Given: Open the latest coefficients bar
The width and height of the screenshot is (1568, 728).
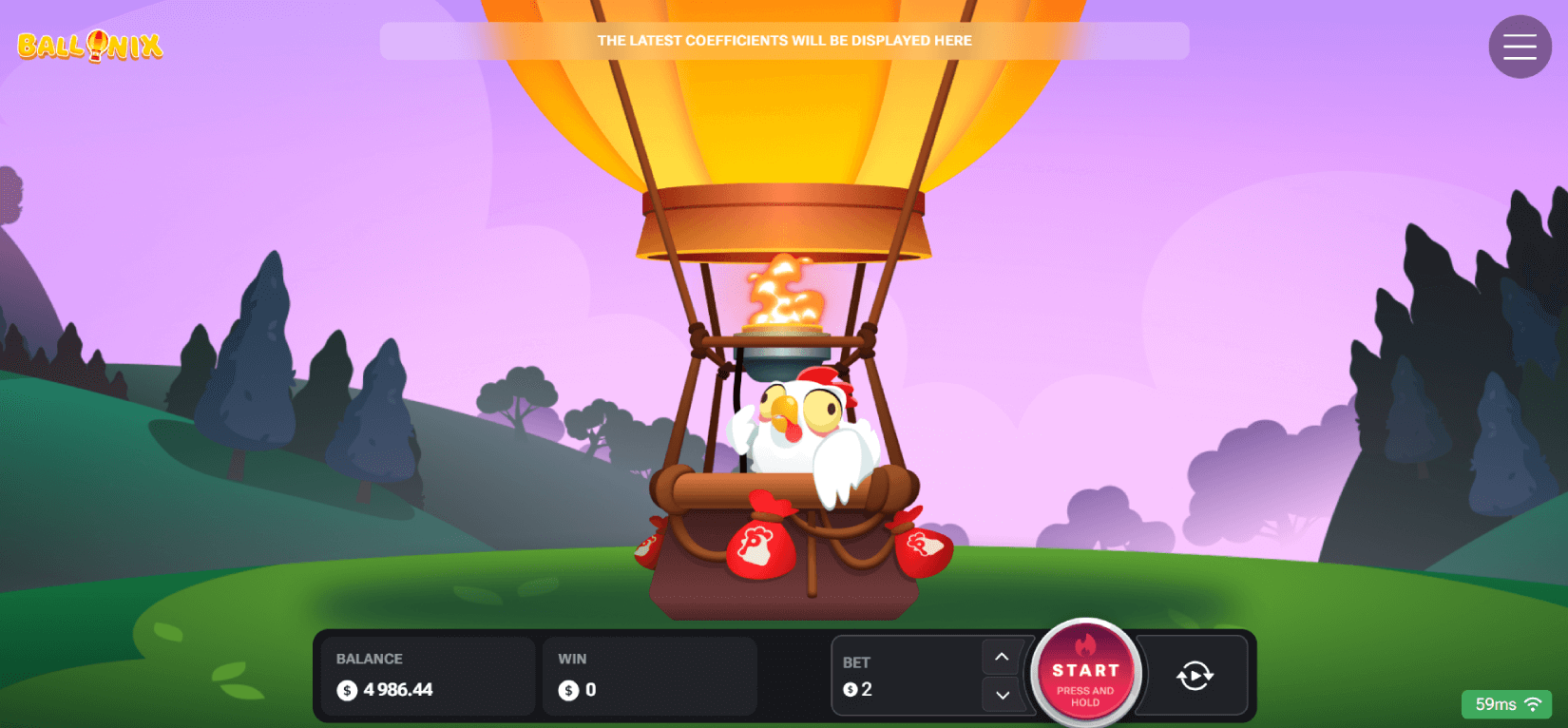Looking at the screenshot, I should tap(784, 41).
